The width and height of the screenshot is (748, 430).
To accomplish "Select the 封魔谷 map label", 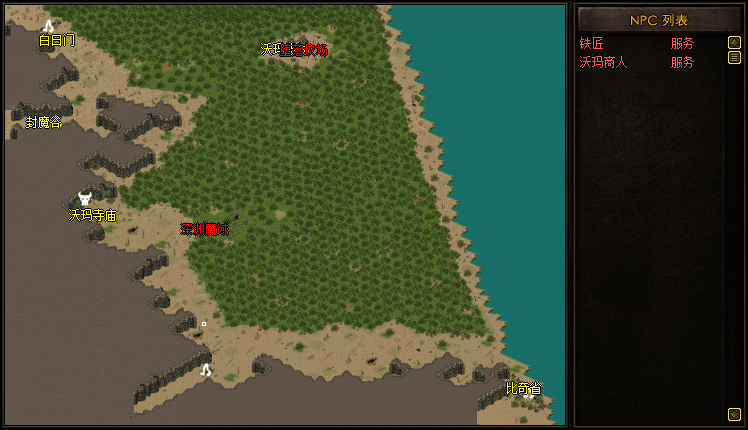I will (43, 122).
